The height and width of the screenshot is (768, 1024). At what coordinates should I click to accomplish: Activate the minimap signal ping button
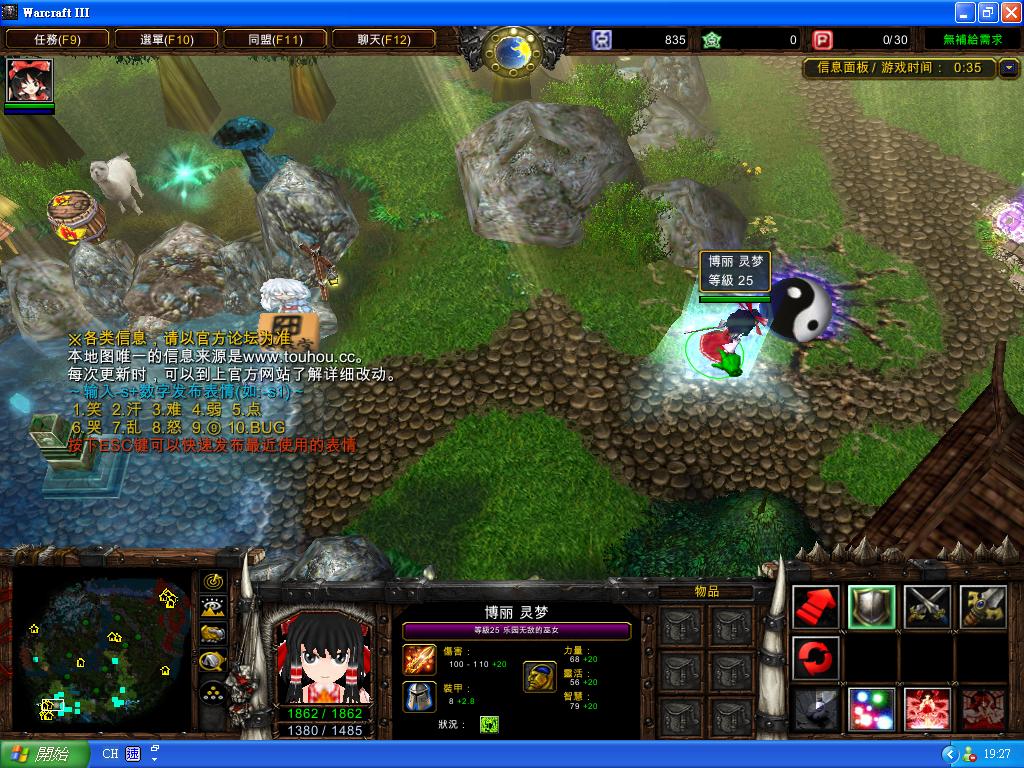coord(212,581)
